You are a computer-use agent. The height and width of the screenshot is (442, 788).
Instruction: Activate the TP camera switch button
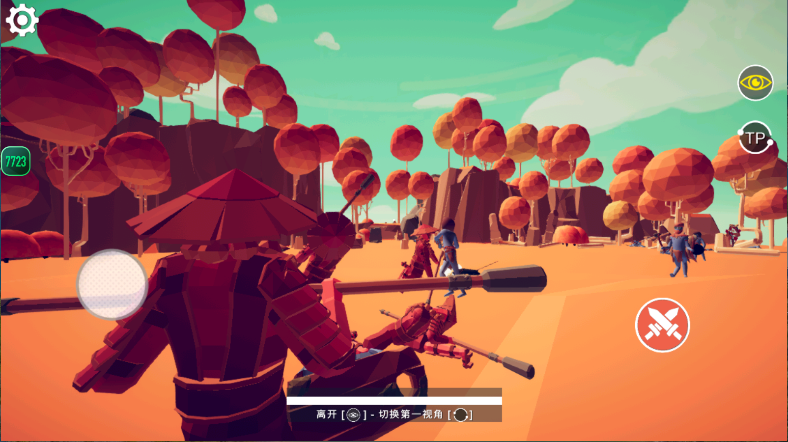click(755, 137)
